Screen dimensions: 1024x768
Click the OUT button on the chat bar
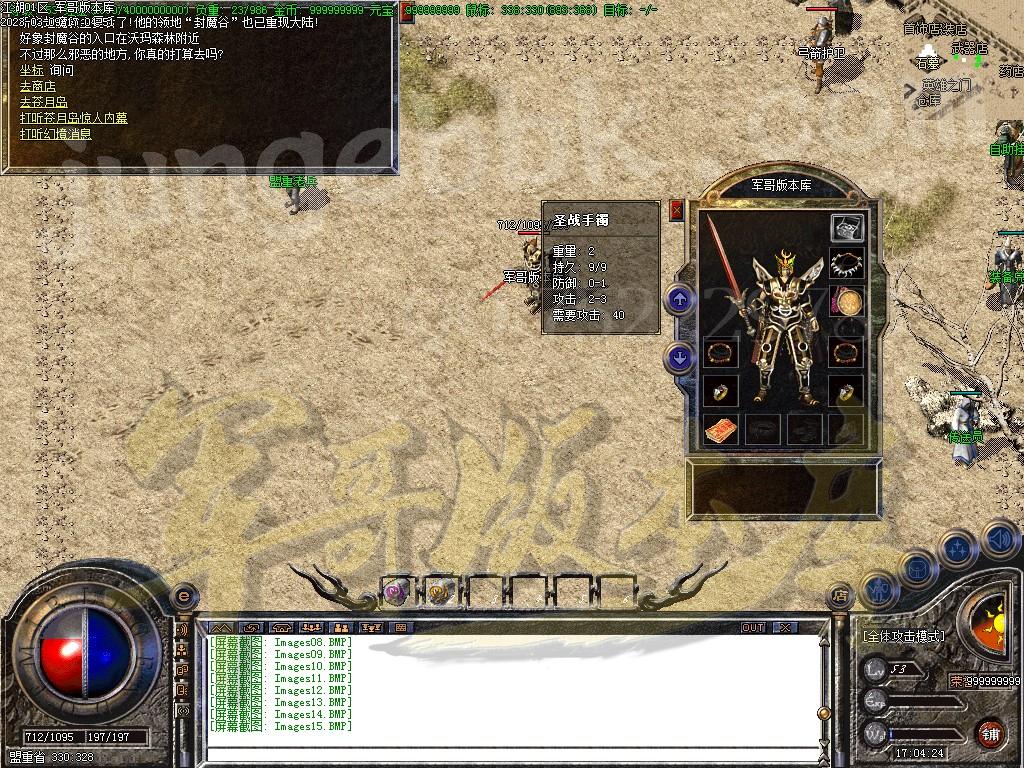[752, 627]
